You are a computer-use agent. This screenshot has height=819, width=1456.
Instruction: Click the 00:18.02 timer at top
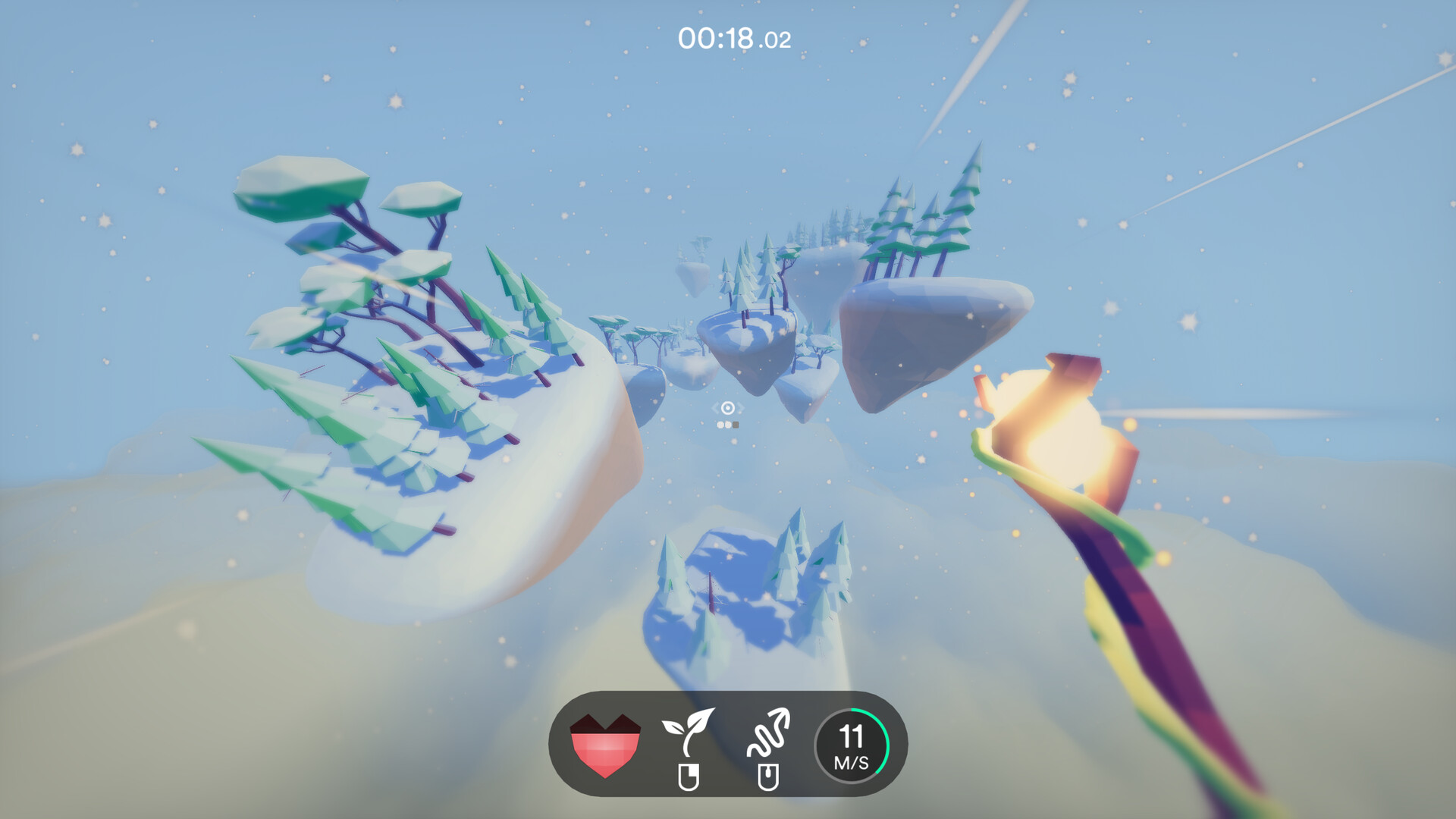coord(732,36)
